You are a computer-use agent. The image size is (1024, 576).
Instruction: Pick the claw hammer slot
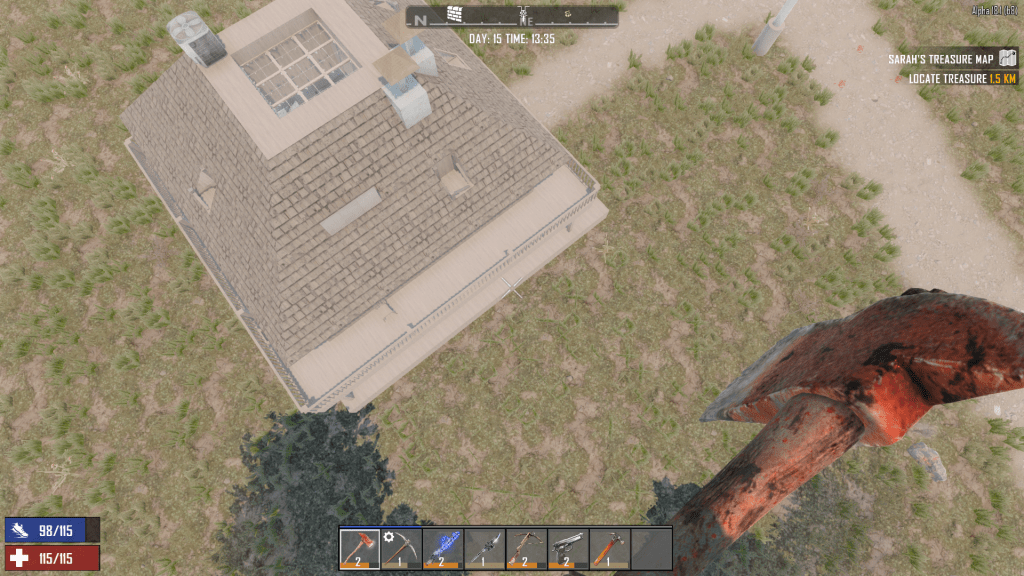click(x=609, y=548)
